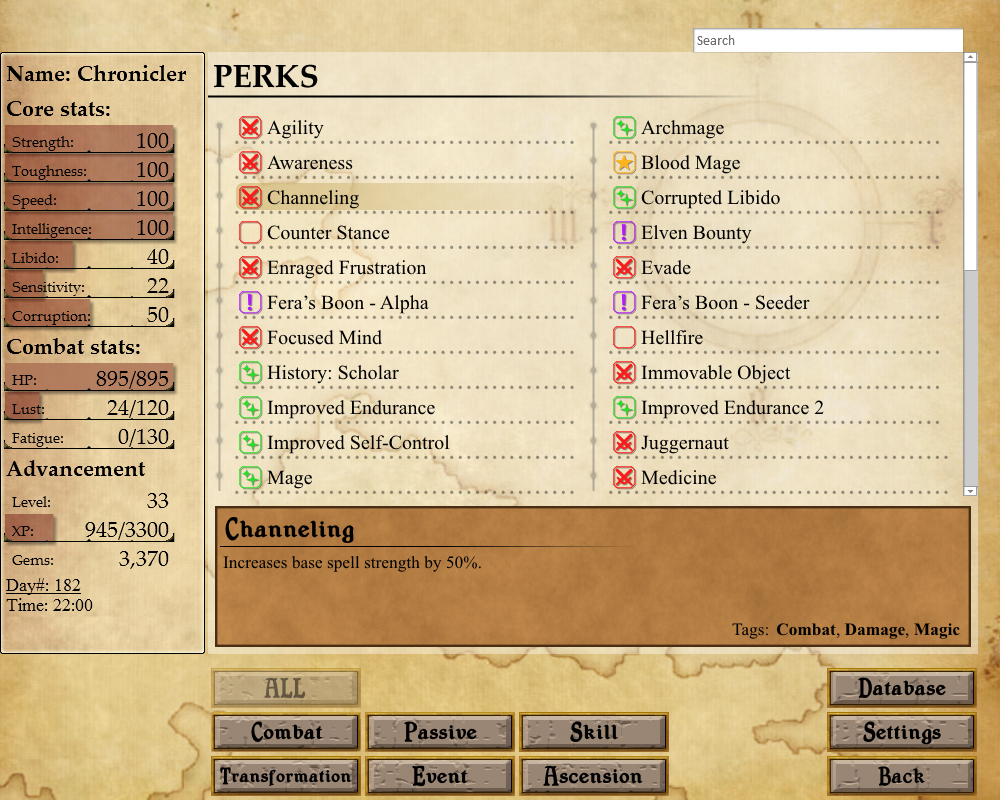Image resolution: width=1000 pixels, height=800 pixels.
Task: Select the Archmage perk entry
Action: pos(682,128)
